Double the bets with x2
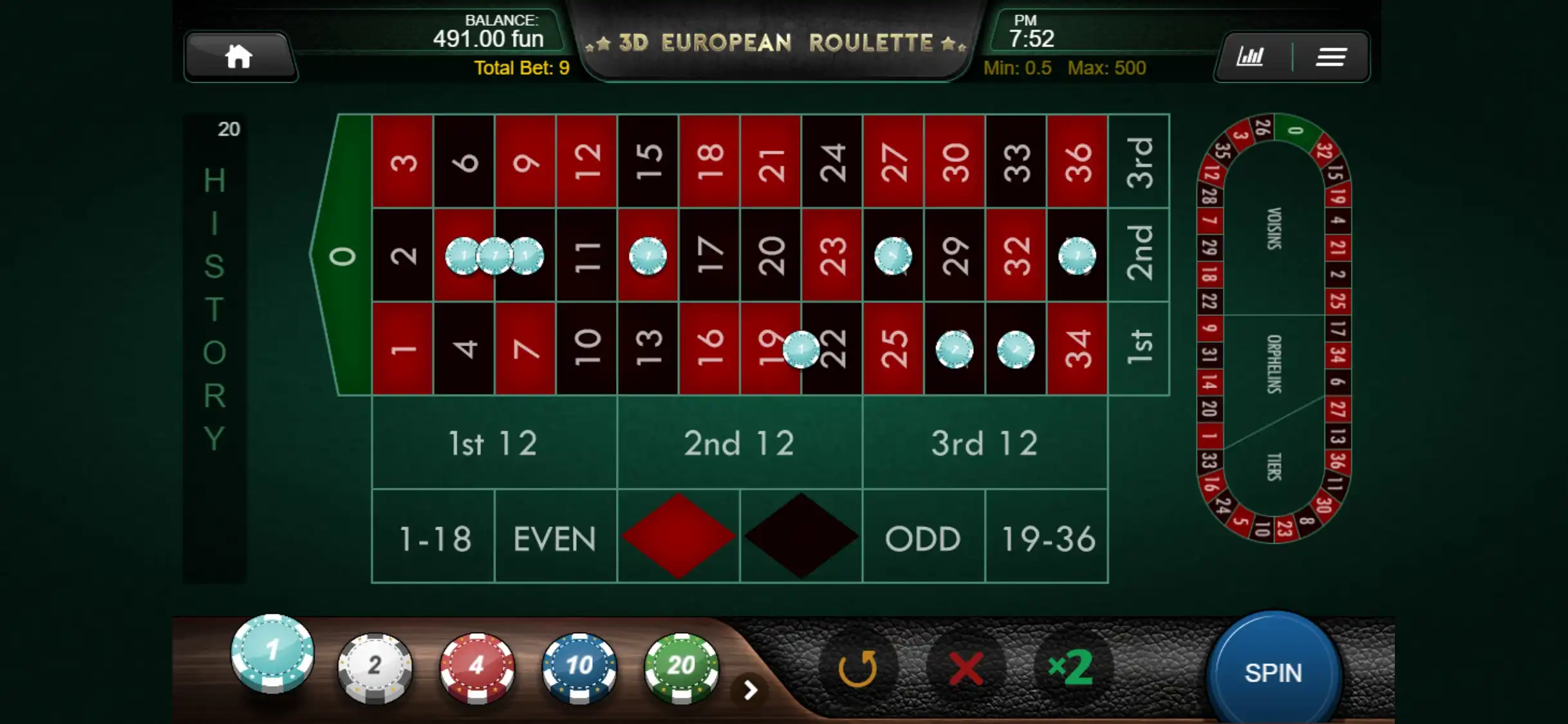 coord(1071,668)
